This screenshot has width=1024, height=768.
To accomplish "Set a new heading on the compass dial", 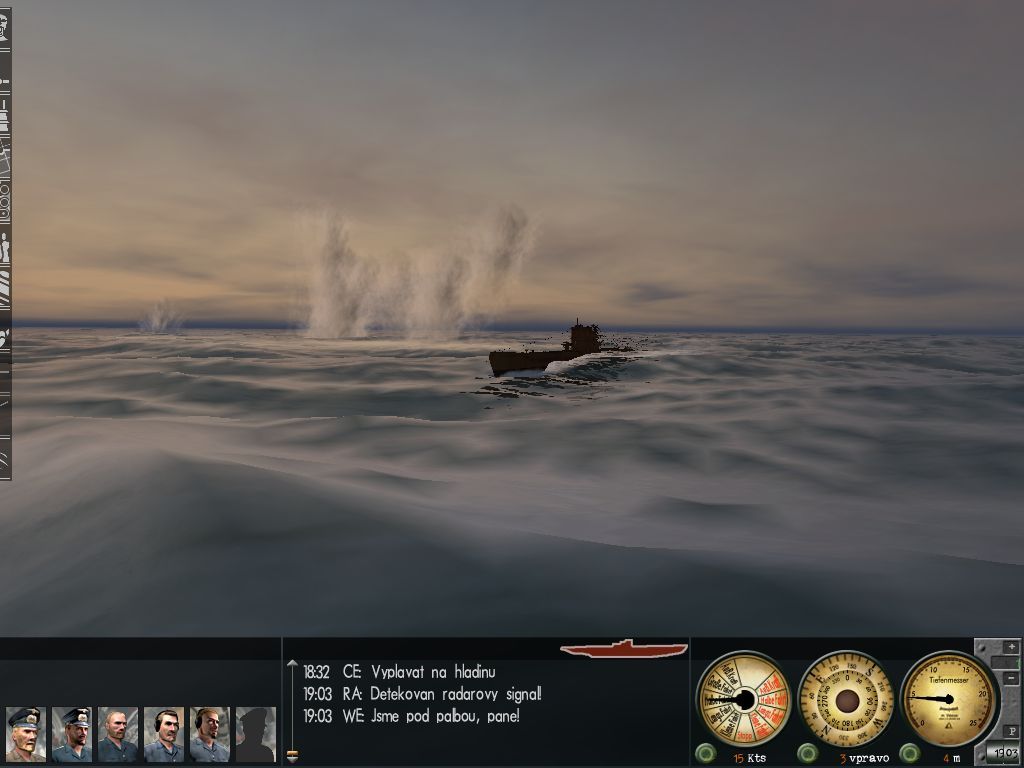I will tap(847, 698).
